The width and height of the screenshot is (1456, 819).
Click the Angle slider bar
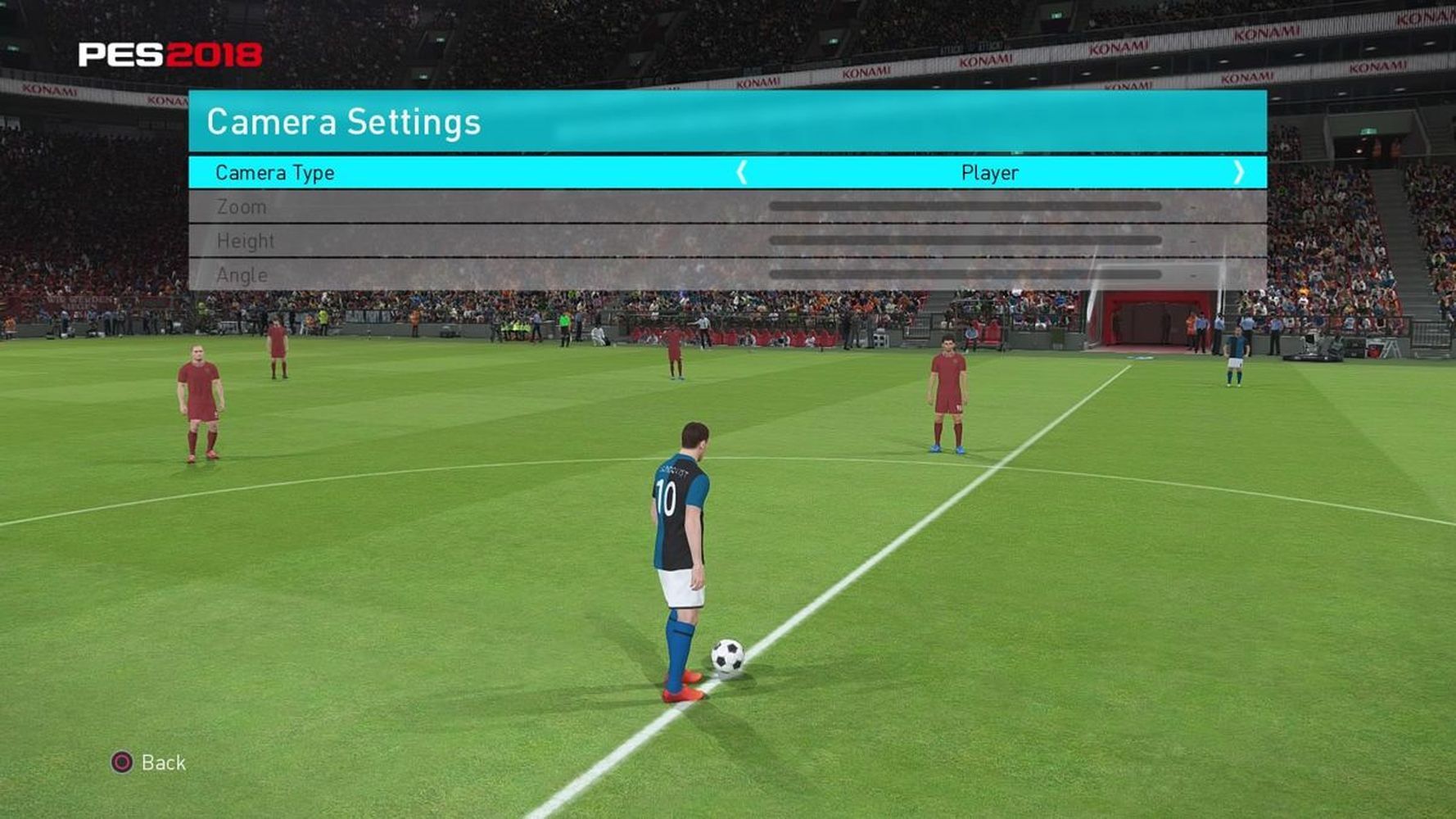coord(965,275)
